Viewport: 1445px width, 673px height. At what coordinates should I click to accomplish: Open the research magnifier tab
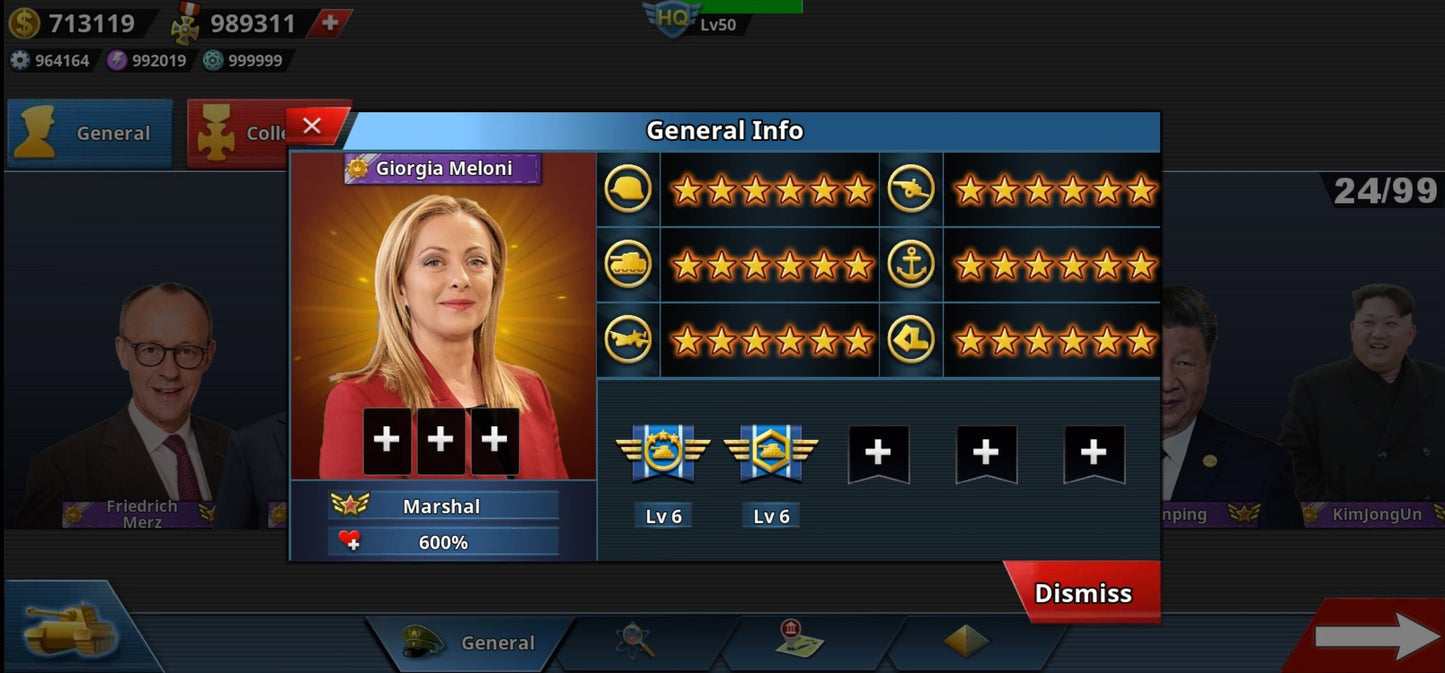click(x=636, y=642)
